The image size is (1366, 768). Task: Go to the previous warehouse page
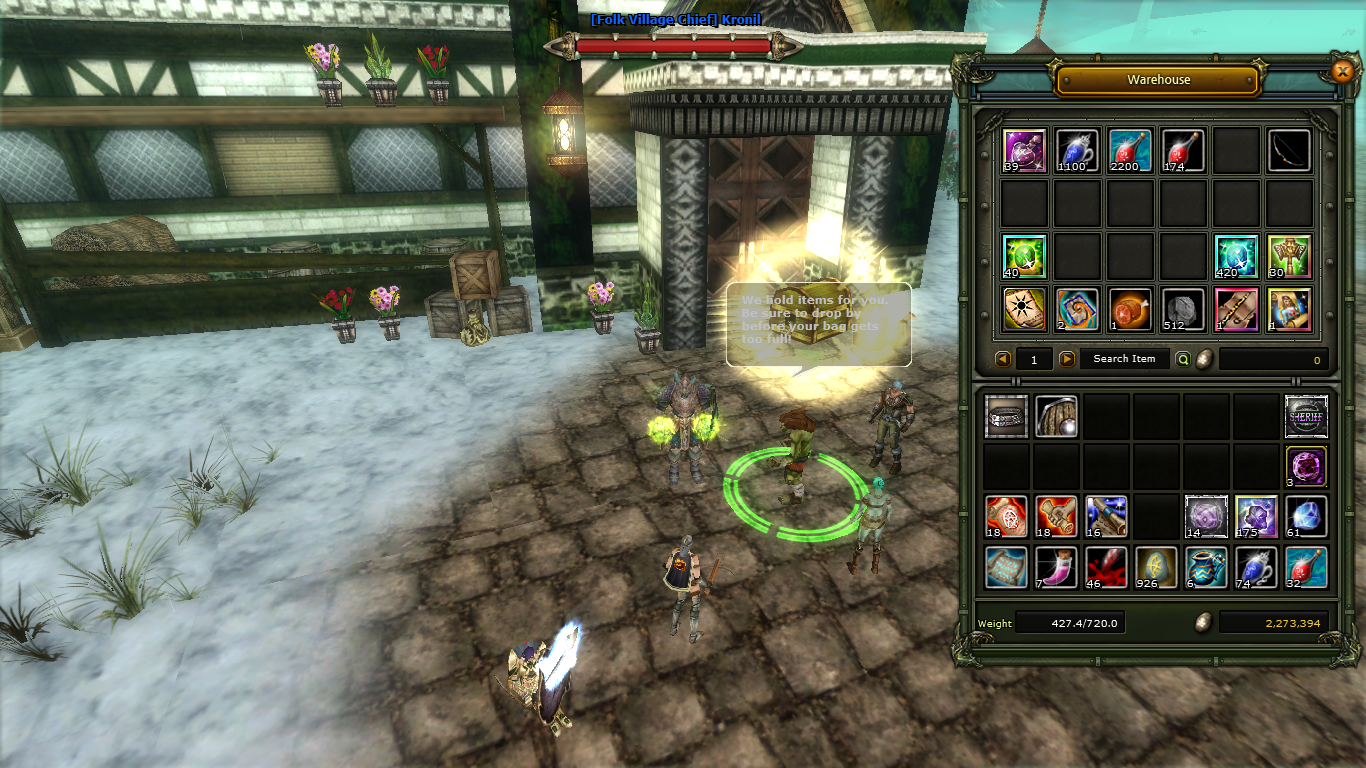(1003, 359)
